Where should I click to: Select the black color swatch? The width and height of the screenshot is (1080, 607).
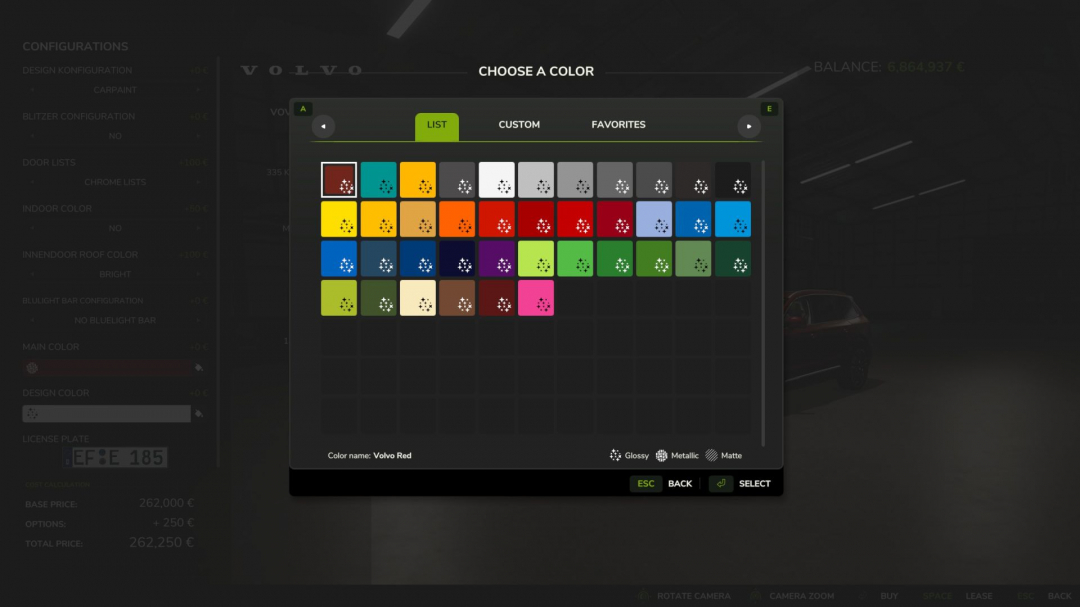pos(732,180)
